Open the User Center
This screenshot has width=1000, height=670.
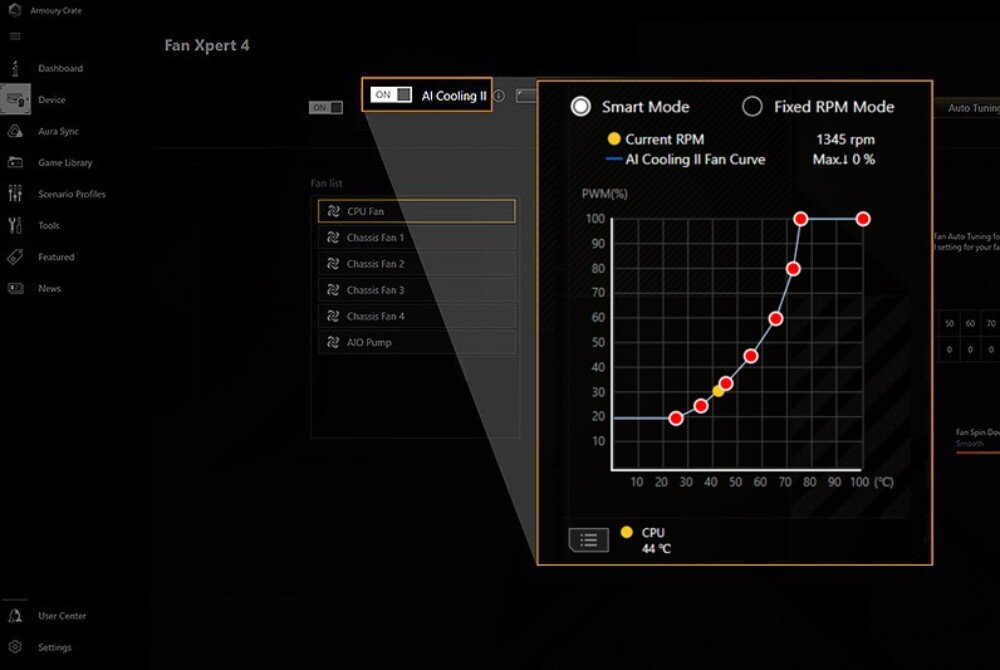pos(62,616)
